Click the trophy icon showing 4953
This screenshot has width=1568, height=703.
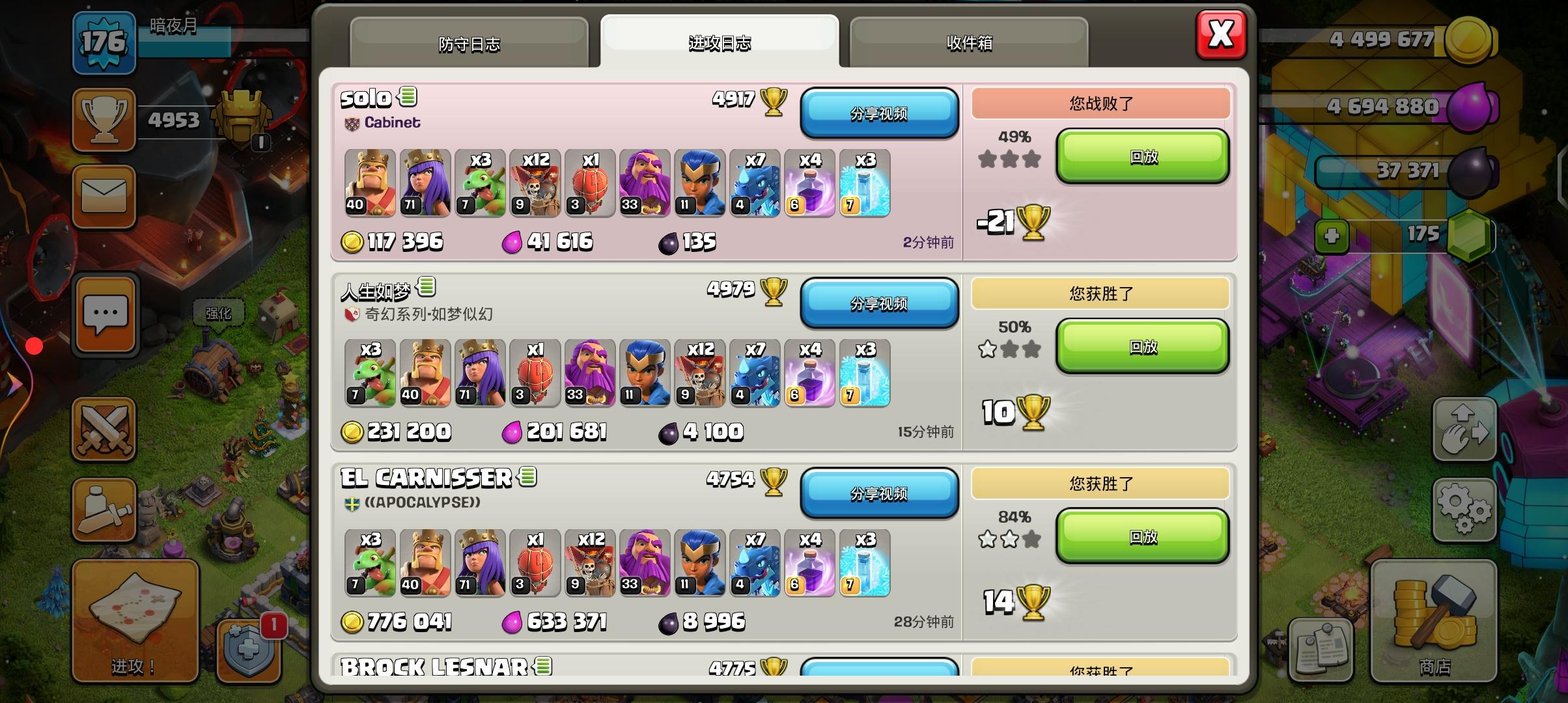tap(103, 120)
